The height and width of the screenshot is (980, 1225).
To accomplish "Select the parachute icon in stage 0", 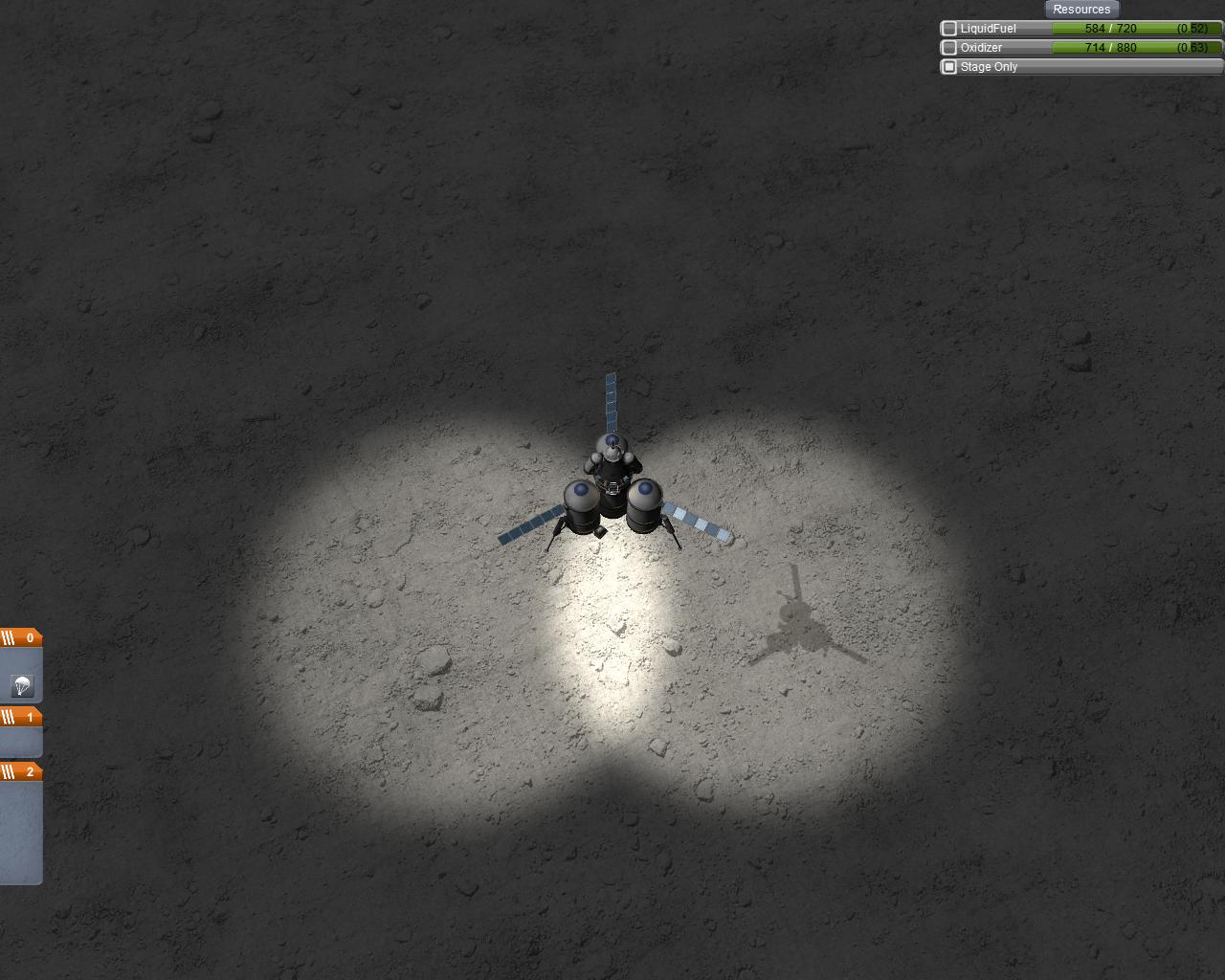I will [x=22, y=684].
